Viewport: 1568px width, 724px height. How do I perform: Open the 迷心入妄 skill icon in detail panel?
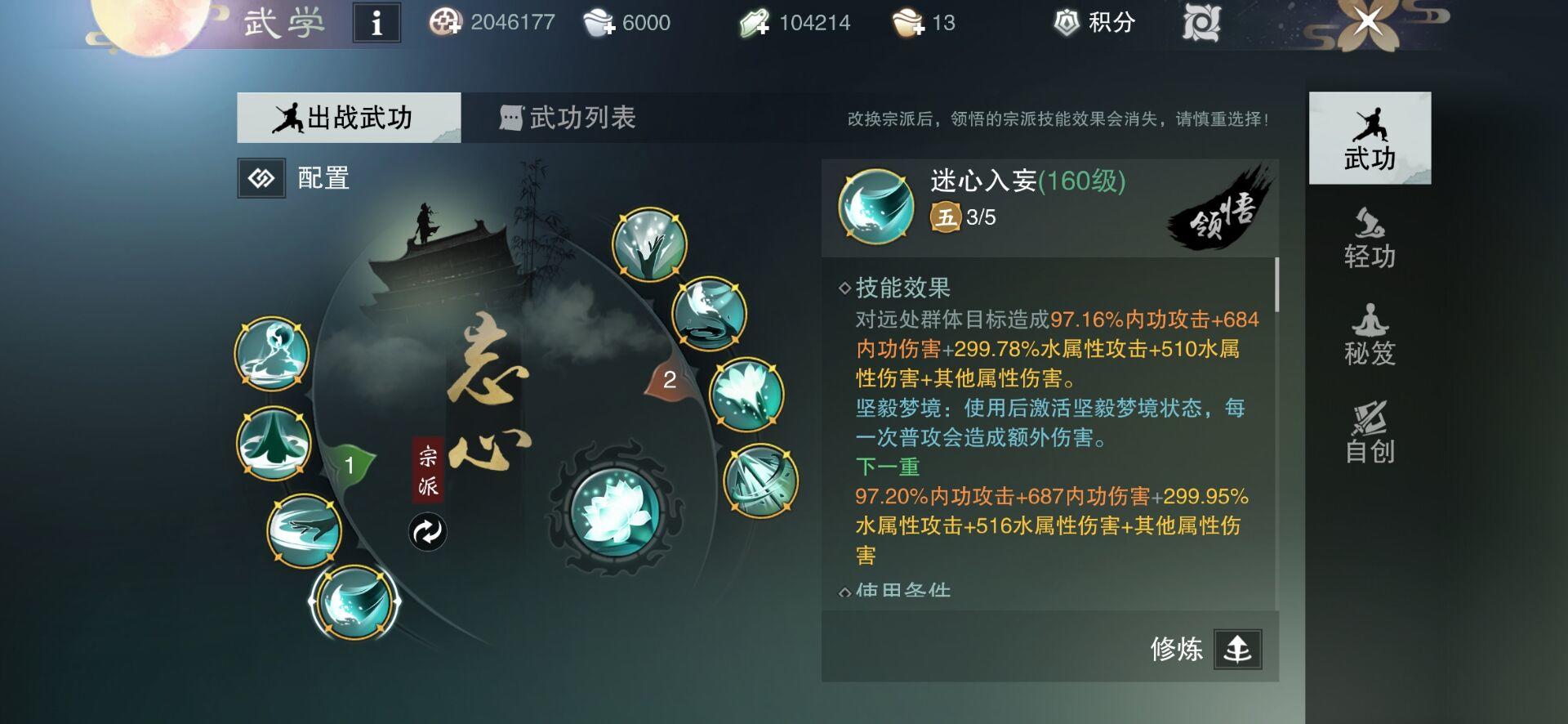(875, 203)
